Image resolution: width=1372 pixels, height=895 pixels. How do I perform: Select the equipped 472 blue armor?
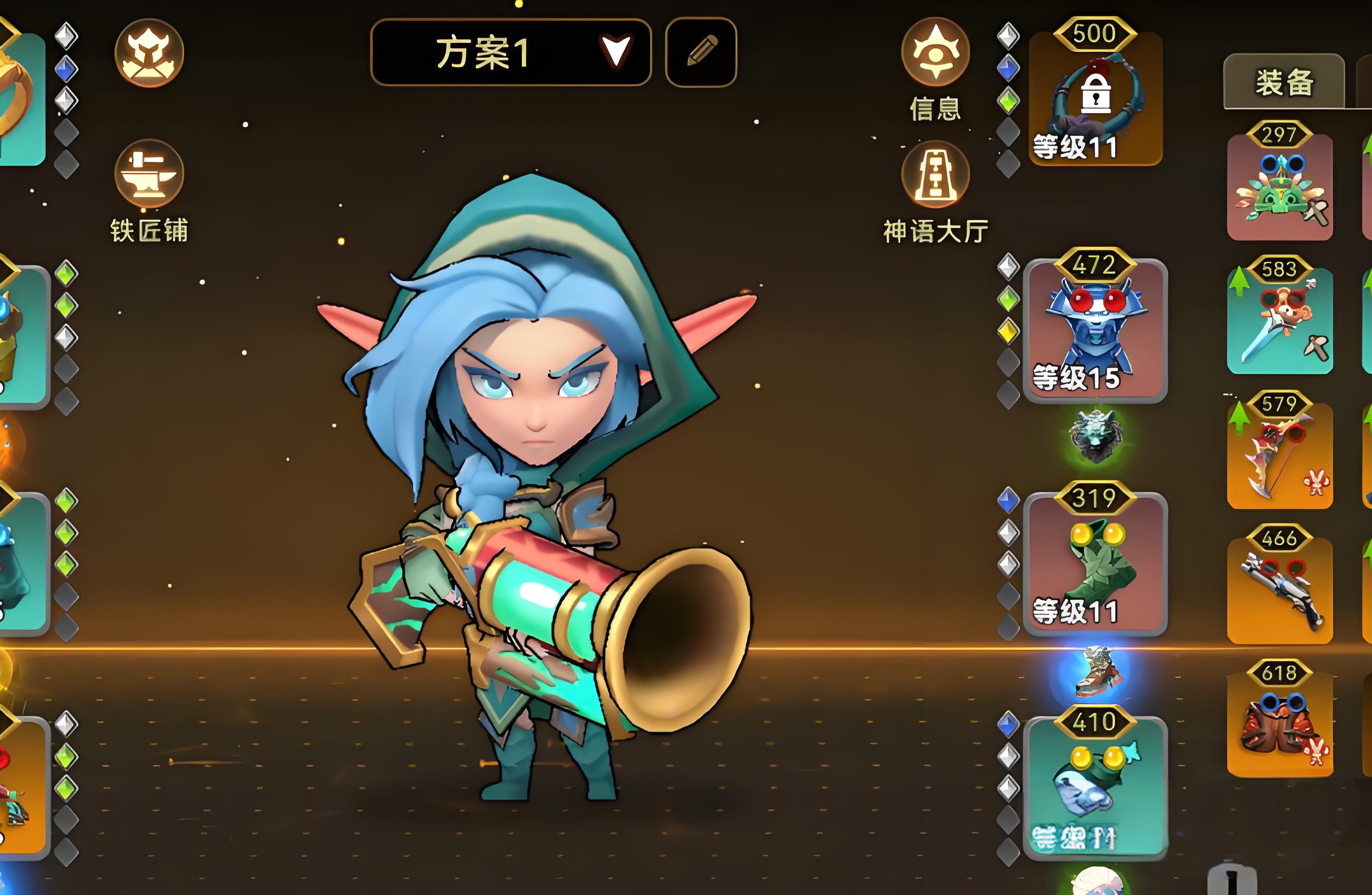click(x=1095, y=330)
